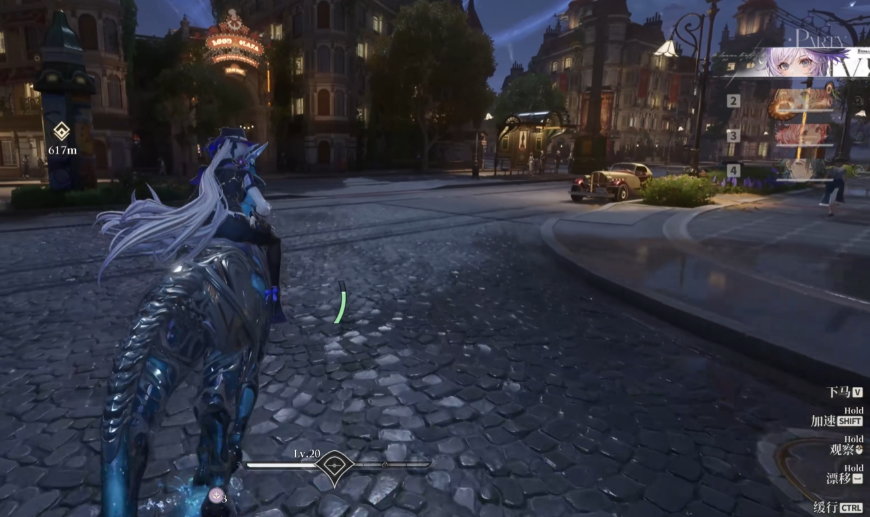This screenshot has height=517, width=870.
Task: Choose the pink-haired party member in slot 3
Action: click(802, 135)
